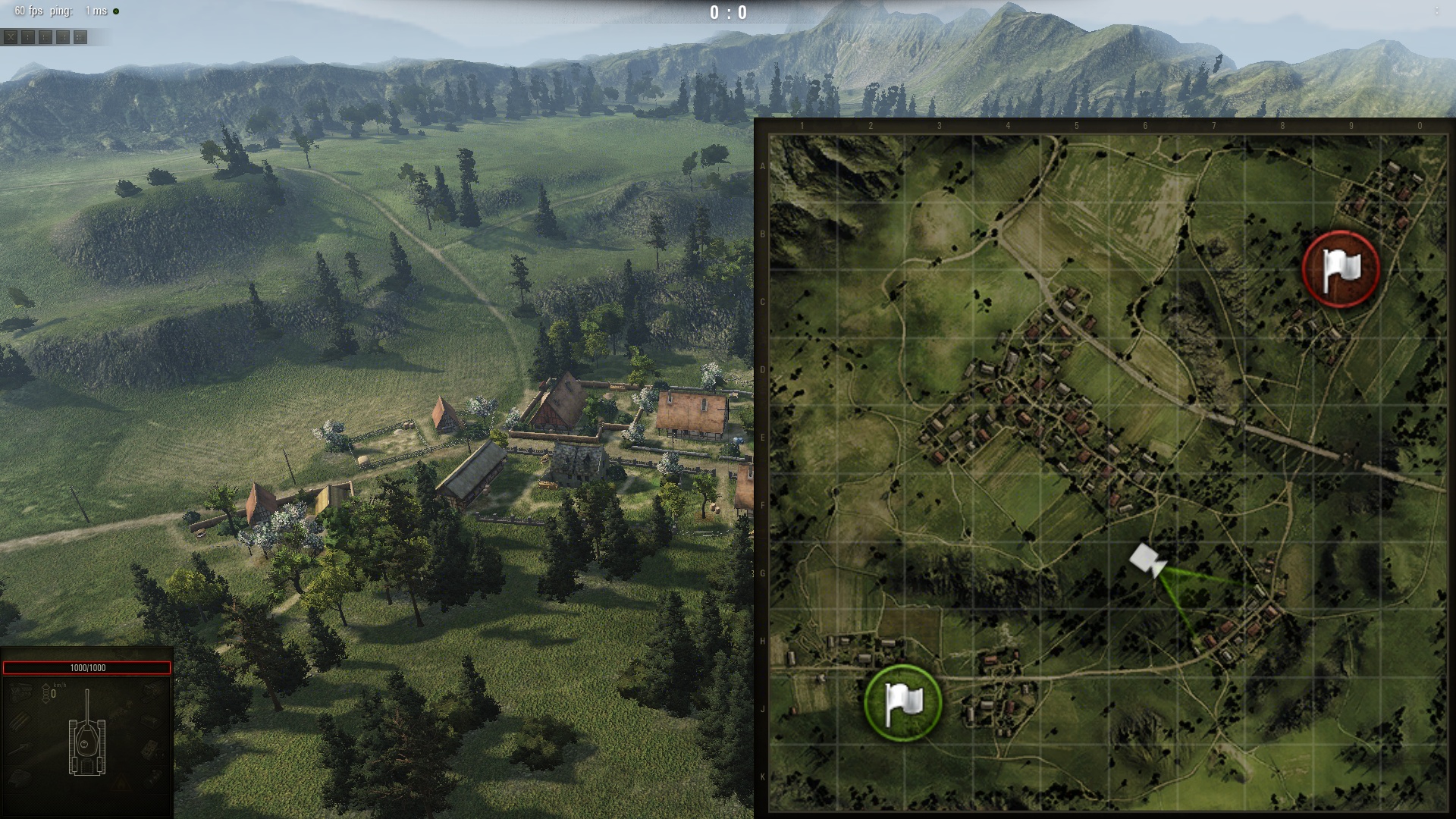Click the red enemy base flag marker
Viewport: 1456px width, 819px height.
point(1340,269)
